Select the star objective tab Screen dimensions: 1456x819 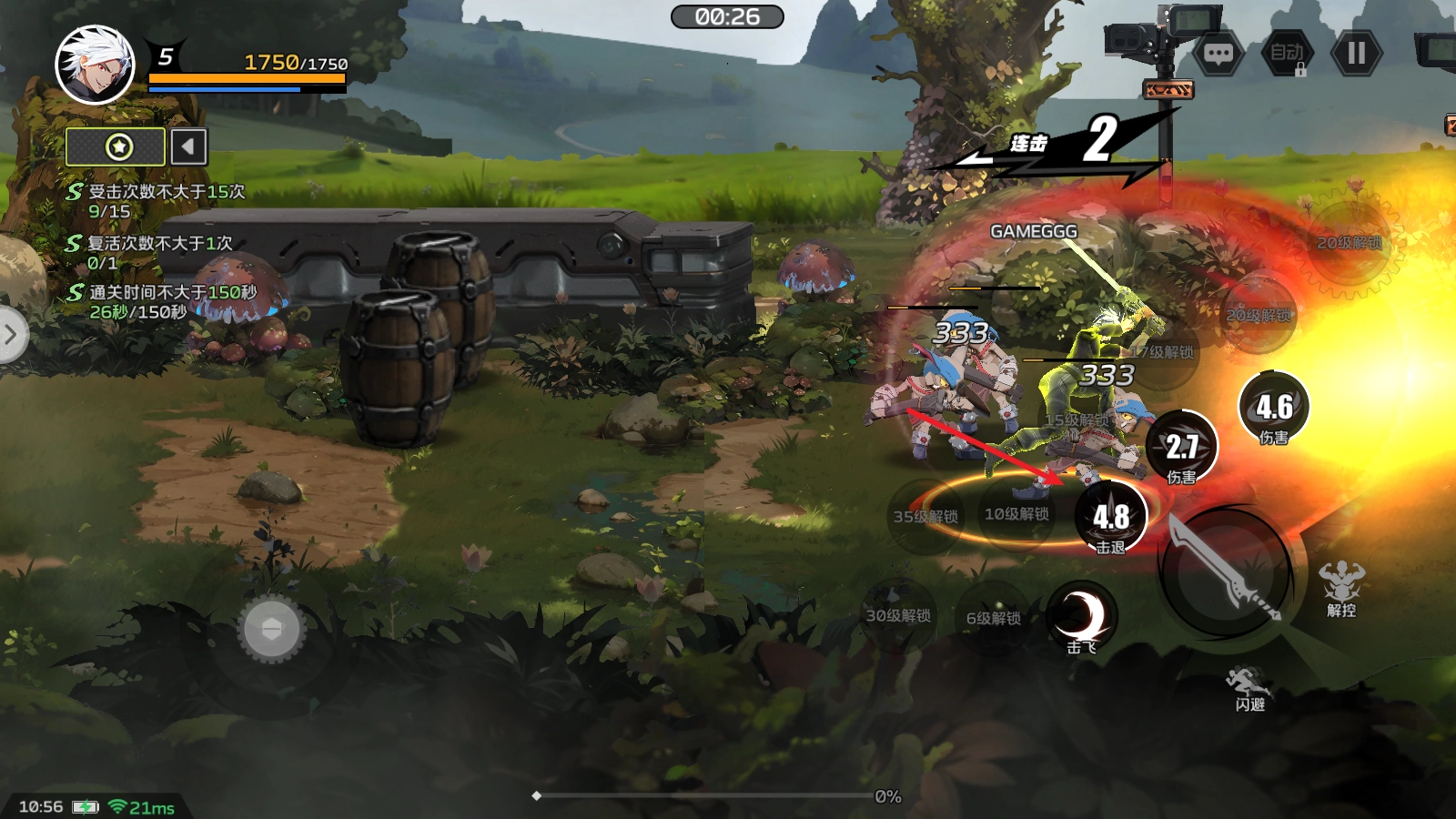(116, 147)
